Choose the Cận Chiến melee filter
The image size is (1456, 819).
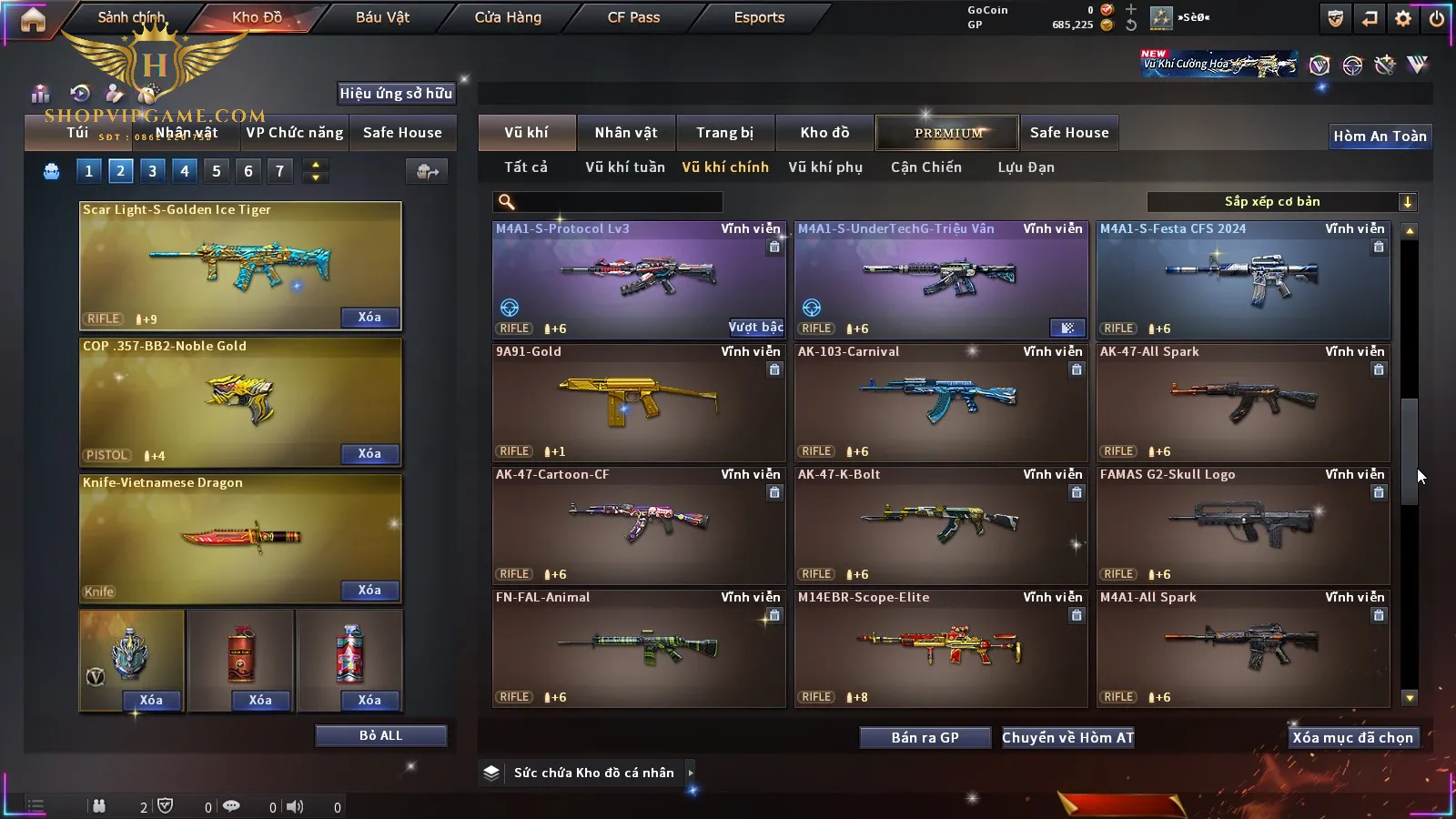tap(925, 167)
